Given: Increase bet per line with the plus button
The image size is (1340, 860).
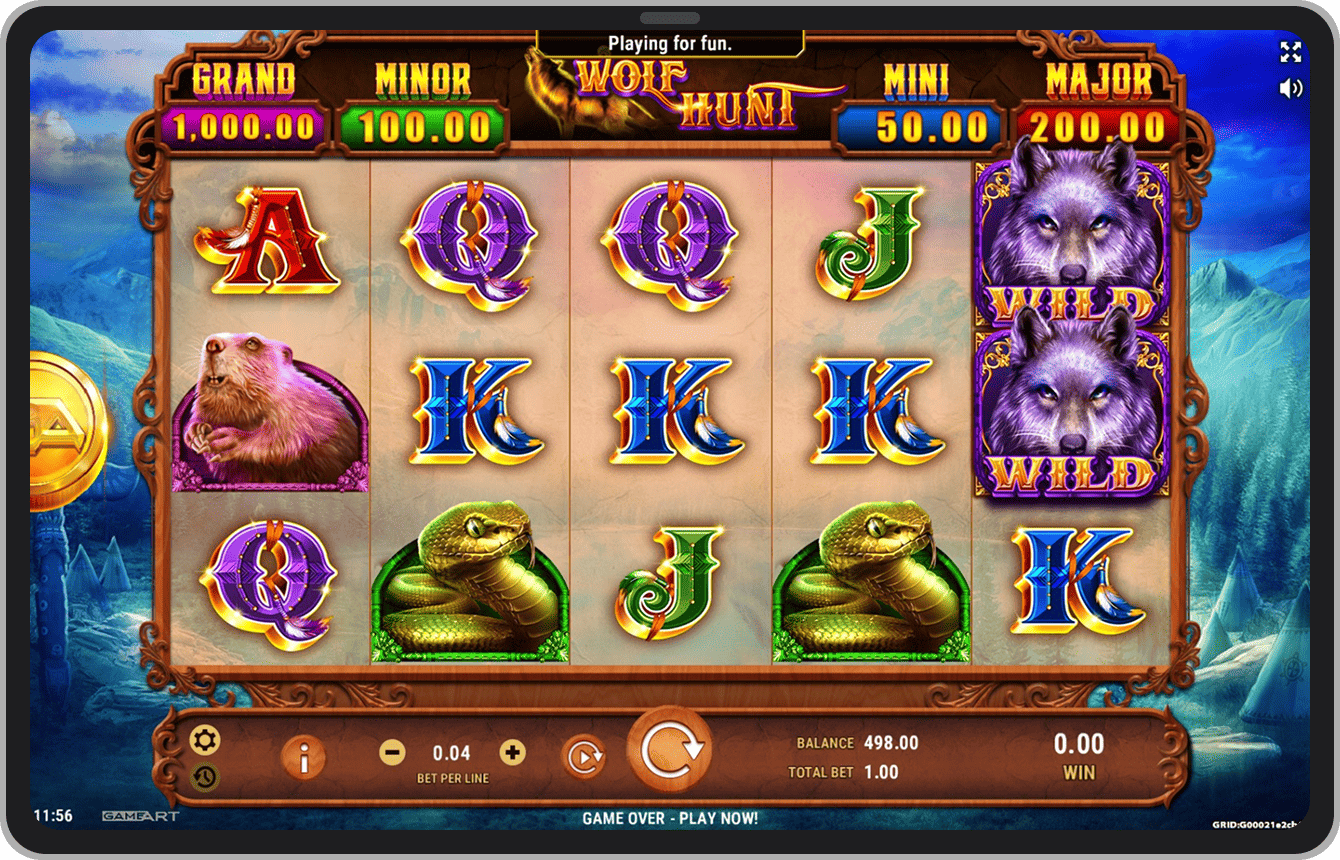Looking at the screenshot, I should [512, 753].
